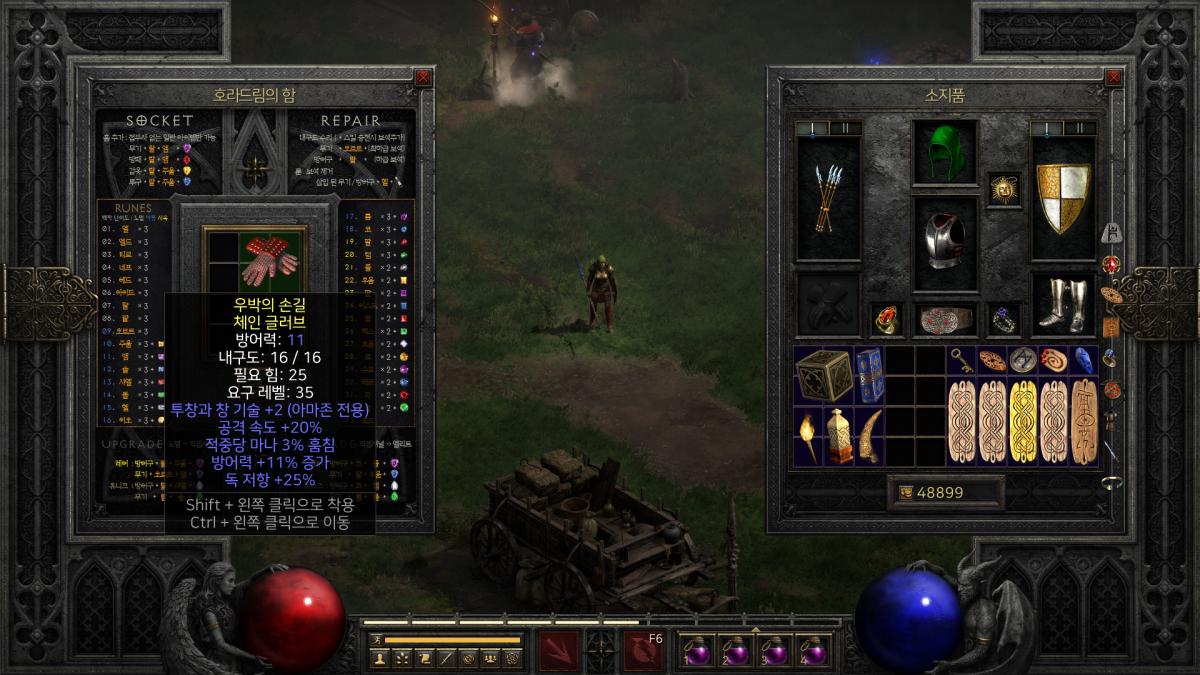Select the golden grand charm
Viewport: 1200px width, 675px height.
click(1022, 421)
